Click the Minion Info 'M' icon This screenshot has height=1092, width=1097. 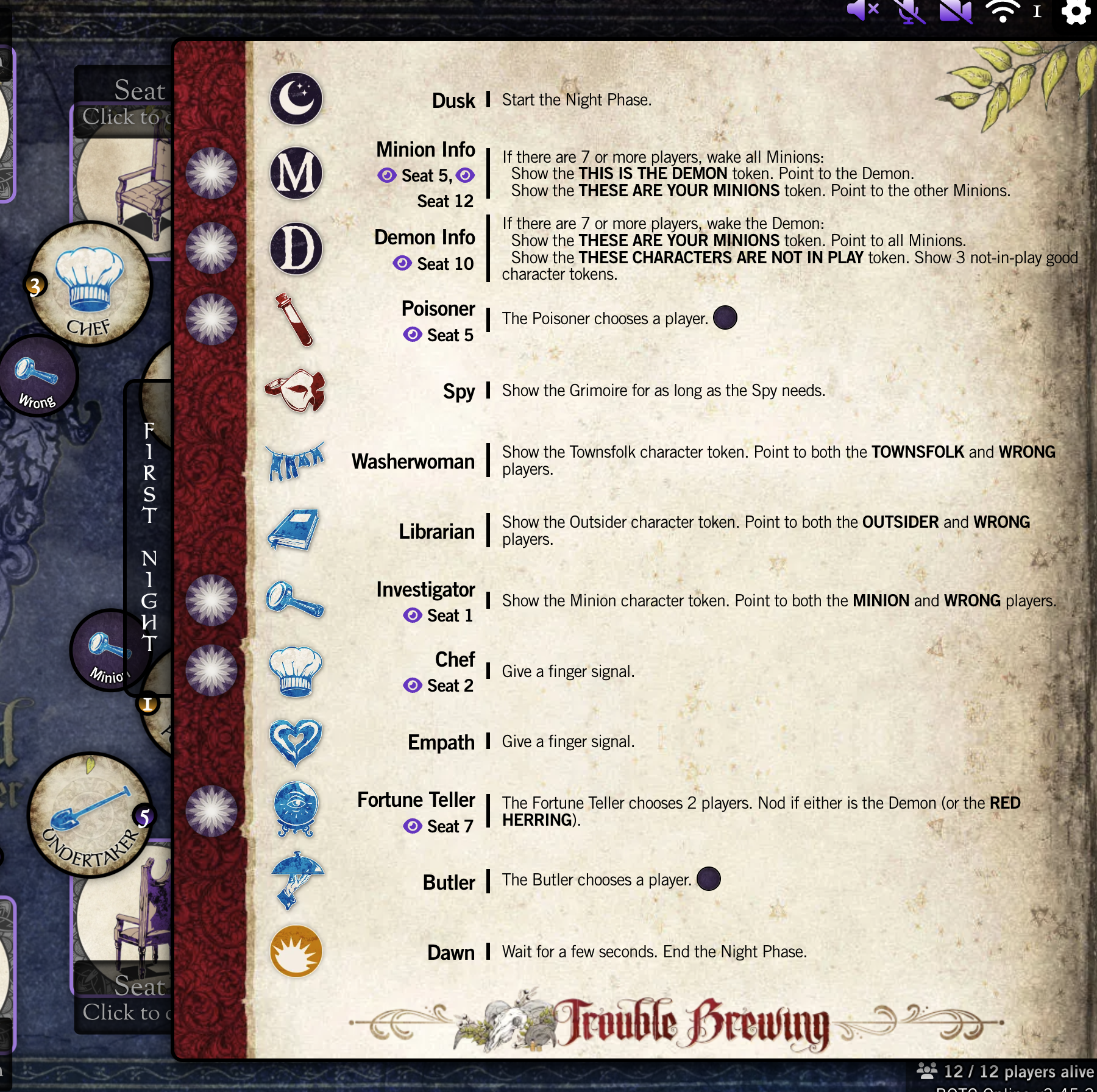(296, 174)
